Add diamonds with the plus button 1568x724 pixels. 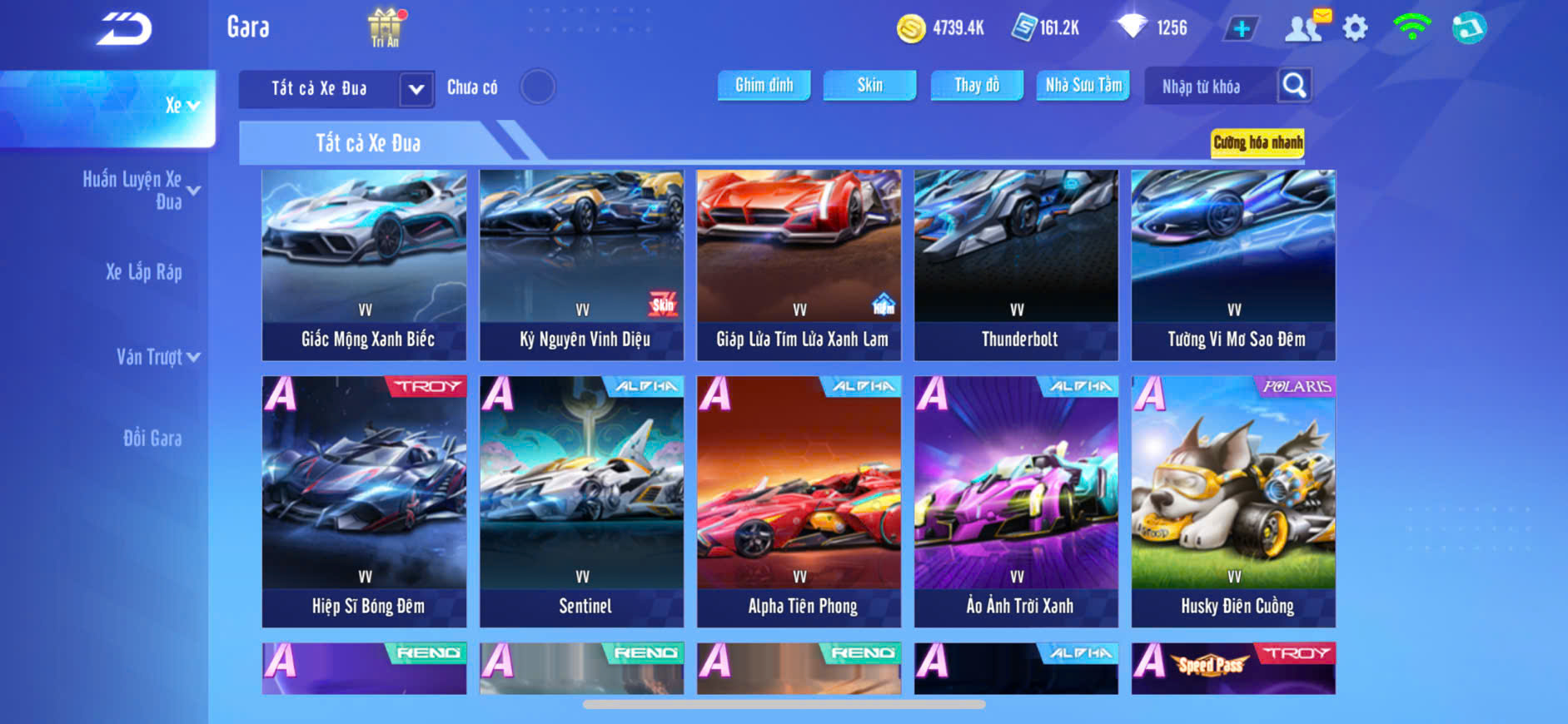pos(1241,29)
